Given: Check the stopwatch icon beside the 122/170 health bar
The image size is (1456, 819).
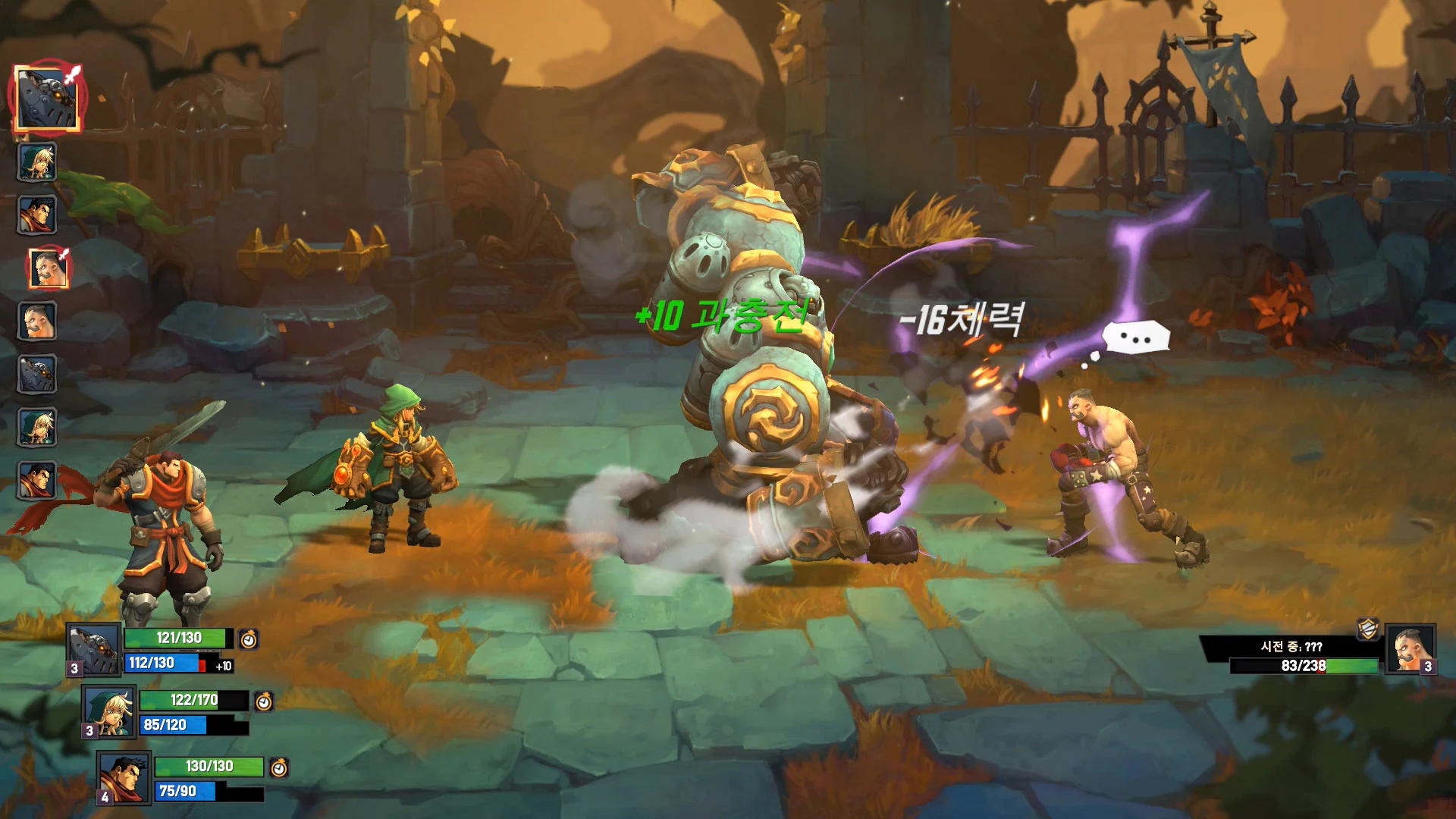Looking at the screenshot, I should tap(264, 701).
